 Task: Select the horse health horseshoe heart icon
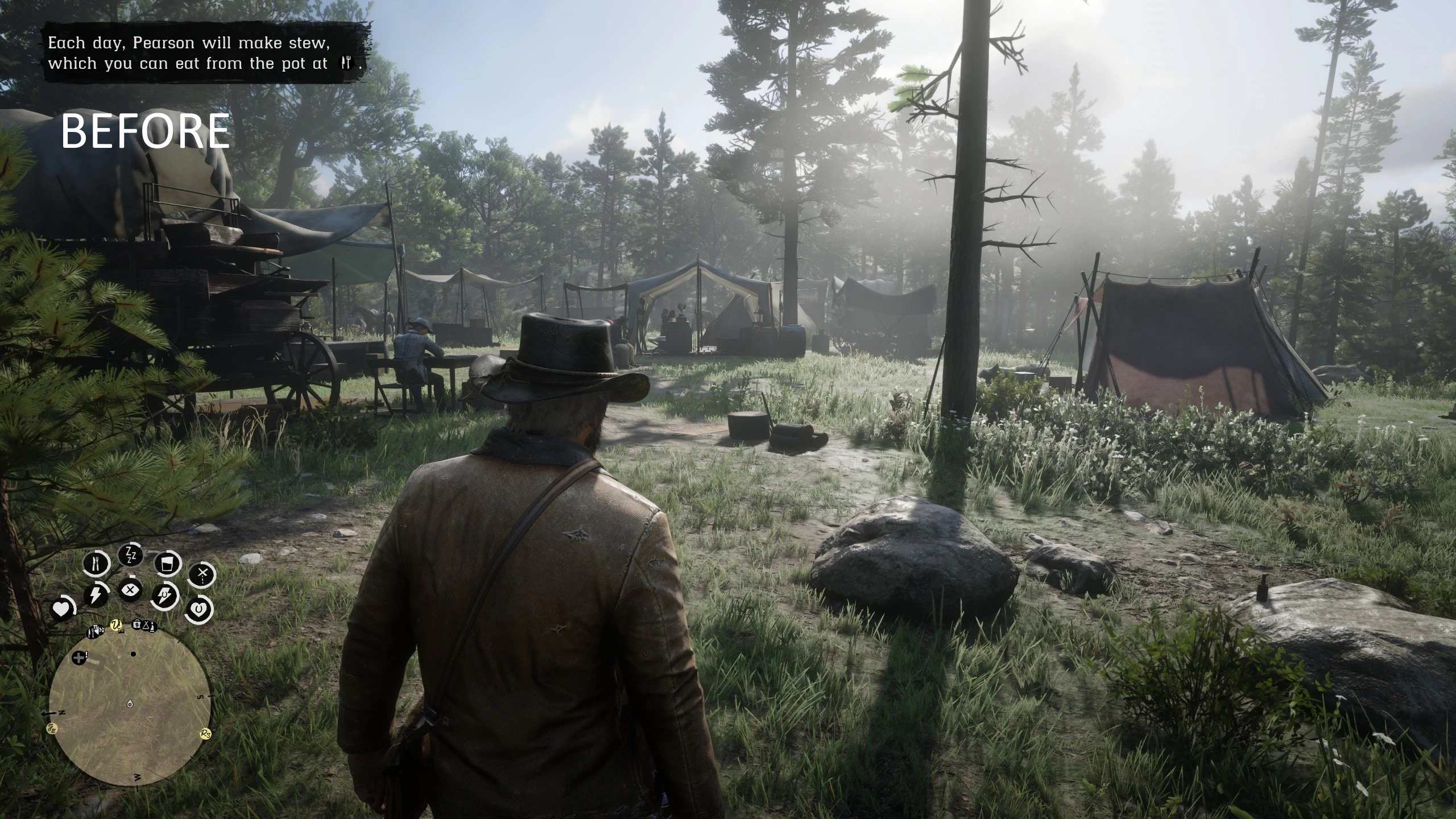198,609
